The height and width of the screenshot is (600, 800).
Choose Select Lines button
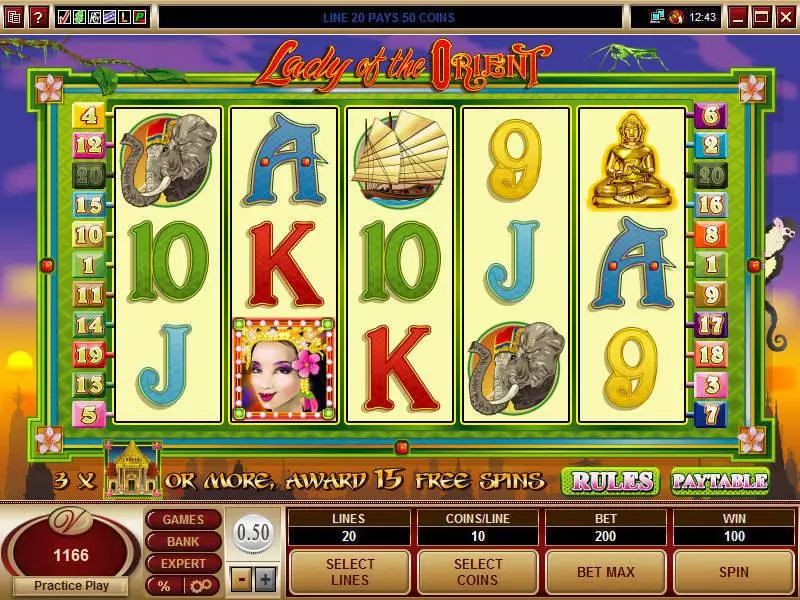pyautogui.click(x=350, y=572)
